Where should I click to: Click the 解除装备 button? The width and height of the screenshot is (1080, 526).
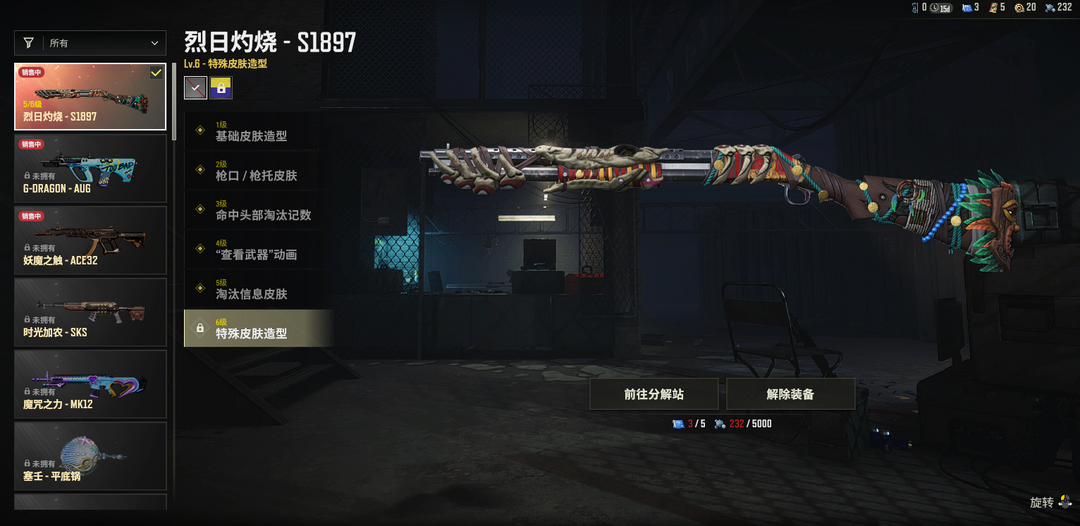click(790, 394)
